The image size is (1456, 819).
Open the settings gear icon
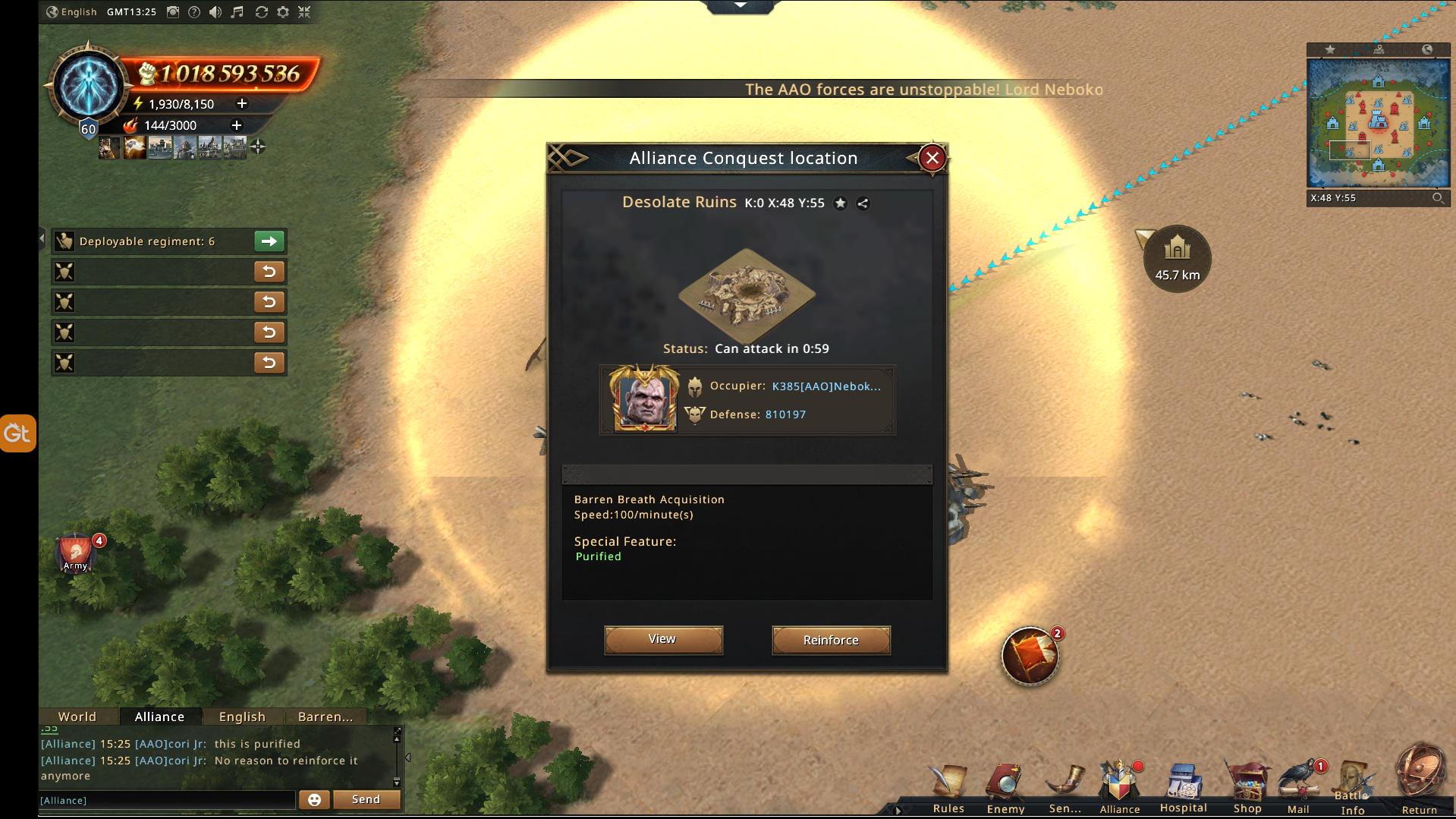click(x=283, y=12)
